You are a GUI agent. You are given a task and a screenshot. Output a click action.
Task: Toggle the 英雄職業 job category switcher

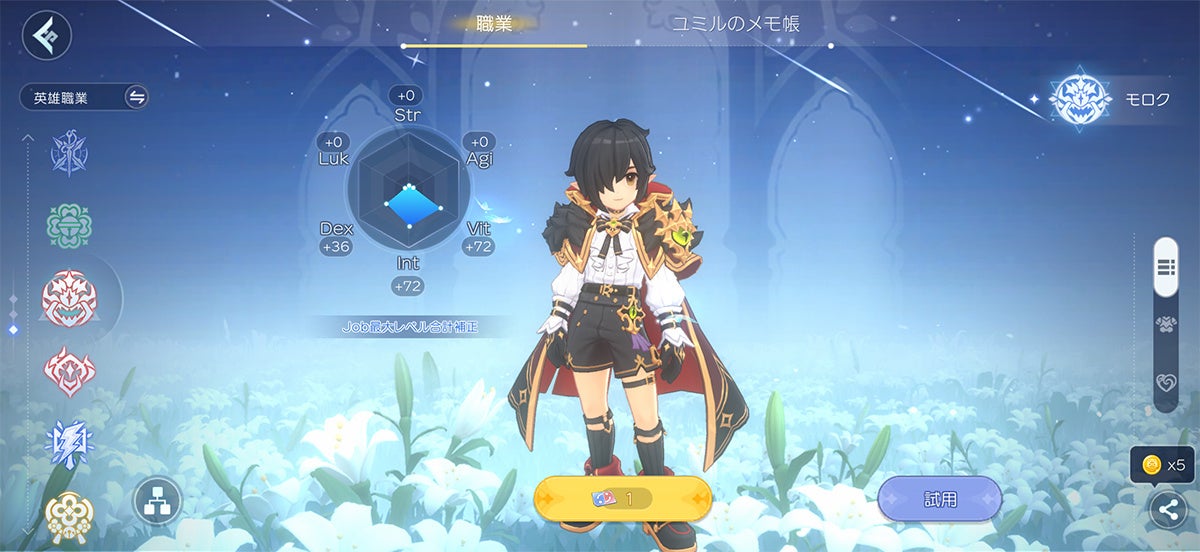[x=136, y=97]
